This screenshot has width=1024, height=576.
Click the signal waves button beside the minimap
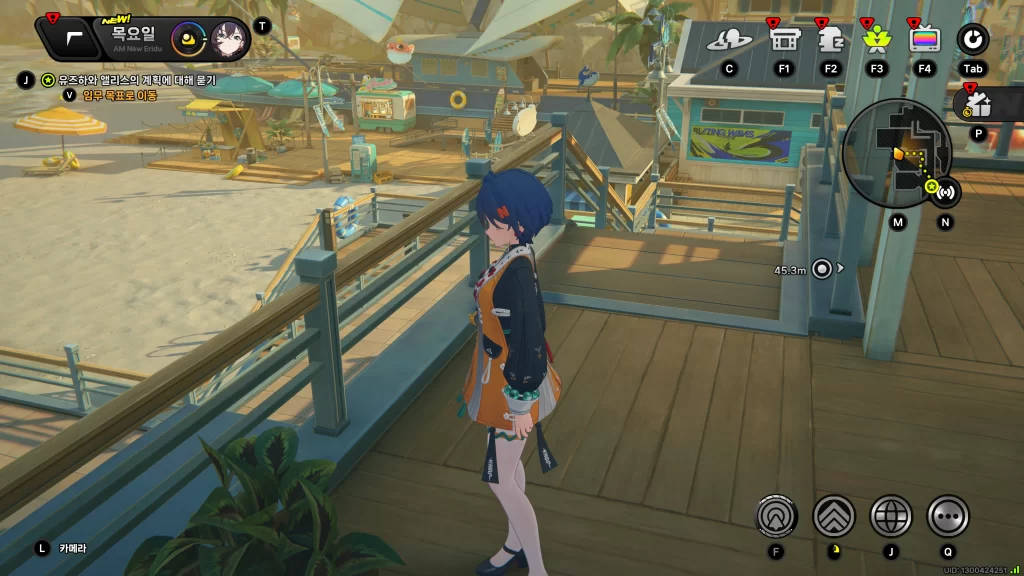click(945, 191)
